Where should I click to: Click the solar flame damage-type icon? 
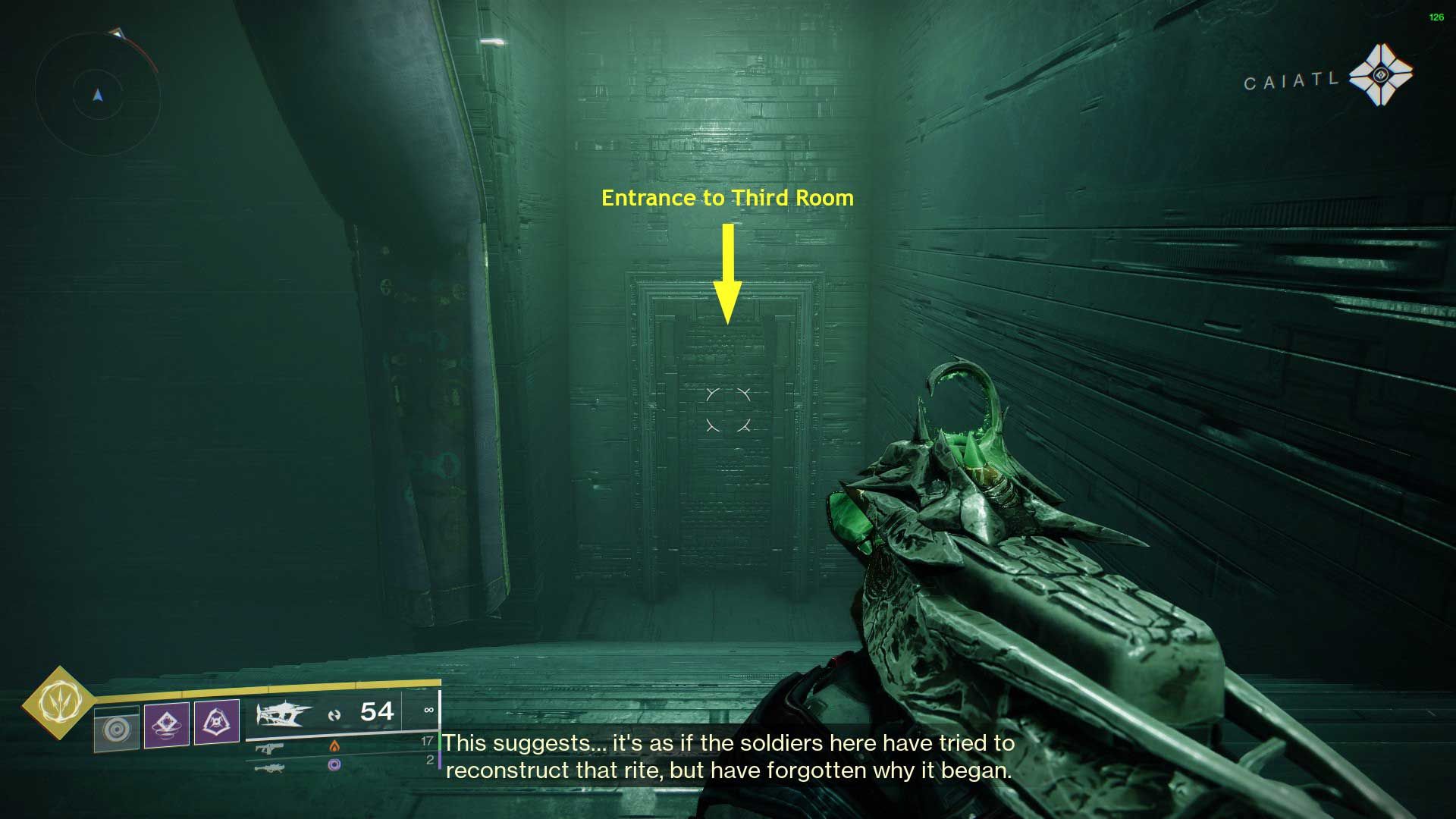(x=334, y=747)
